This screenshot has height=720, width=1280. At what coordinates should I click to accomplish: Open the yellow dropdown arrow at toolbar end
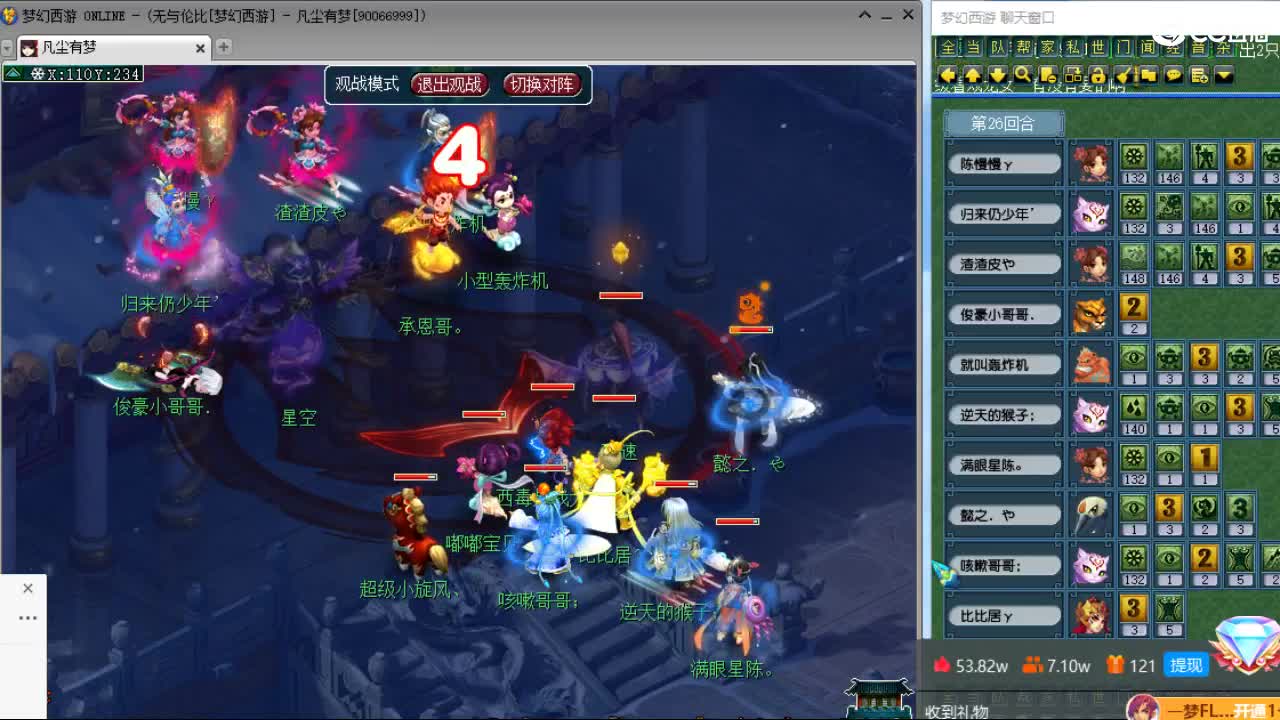pos(1225,75)
